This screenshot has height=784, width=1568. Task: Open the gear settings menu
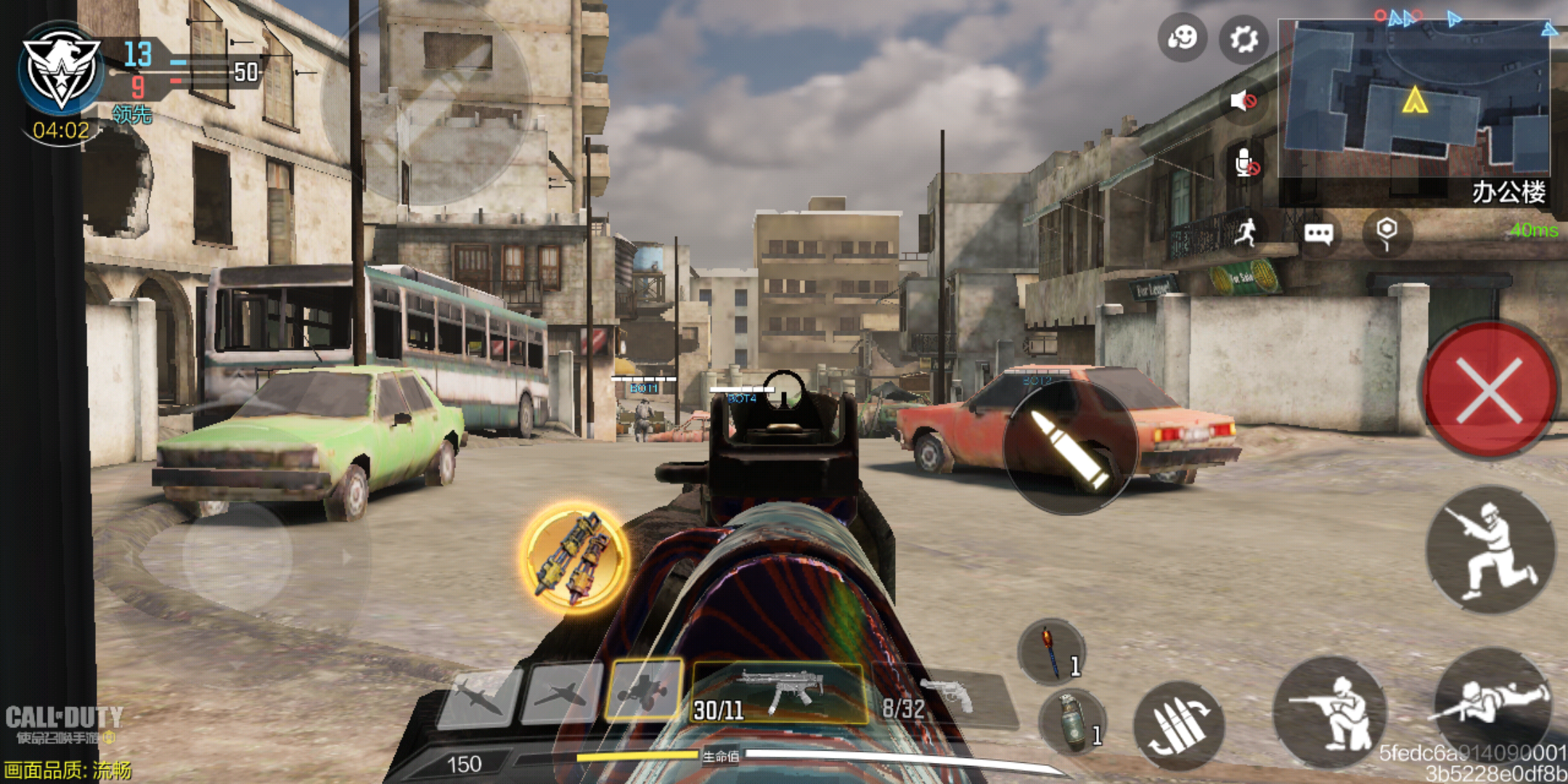[1244, 39]
